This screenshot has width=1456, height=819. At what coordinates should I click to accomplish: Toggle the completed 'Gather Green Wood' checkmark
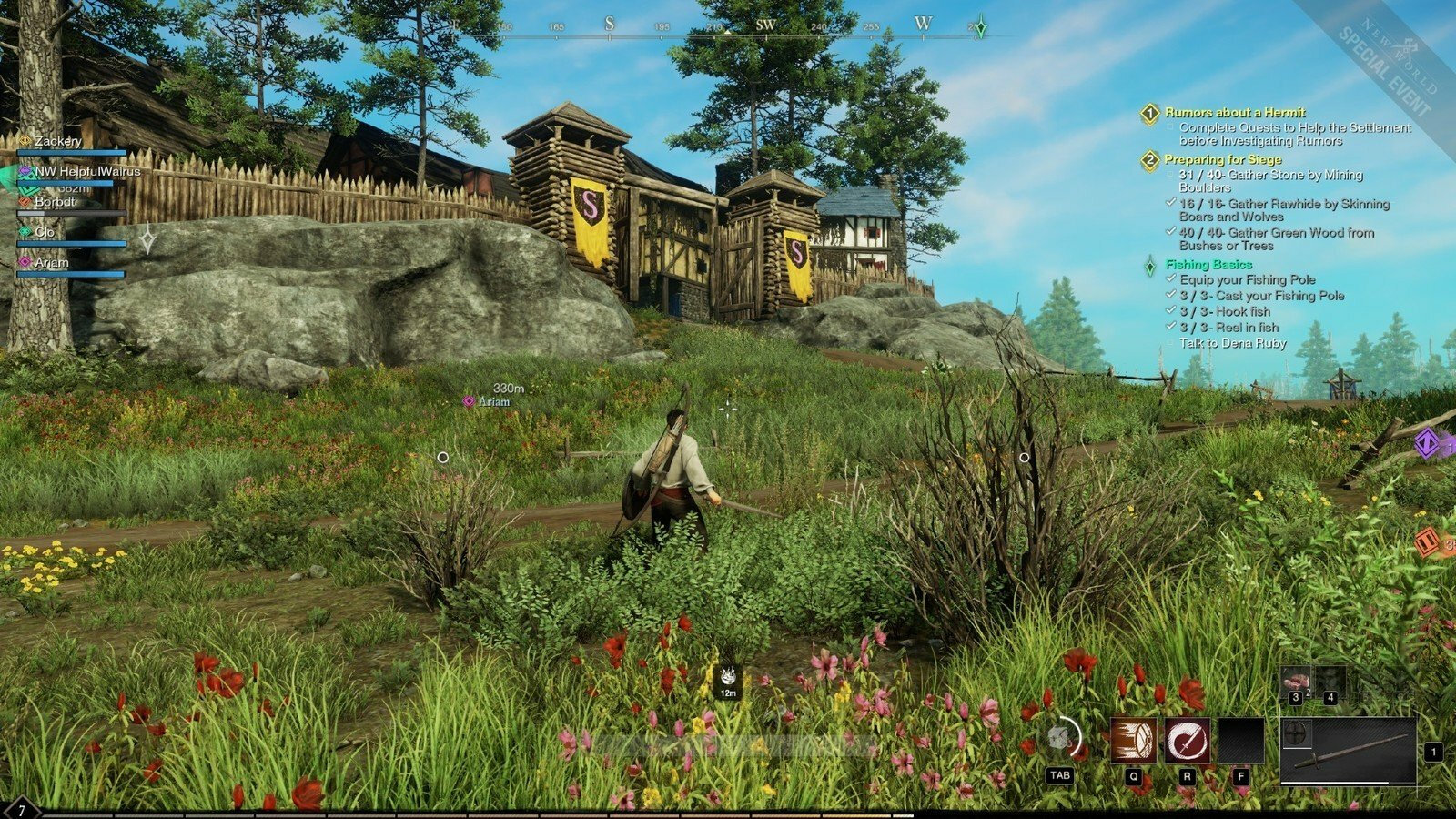click(1171, 232)
